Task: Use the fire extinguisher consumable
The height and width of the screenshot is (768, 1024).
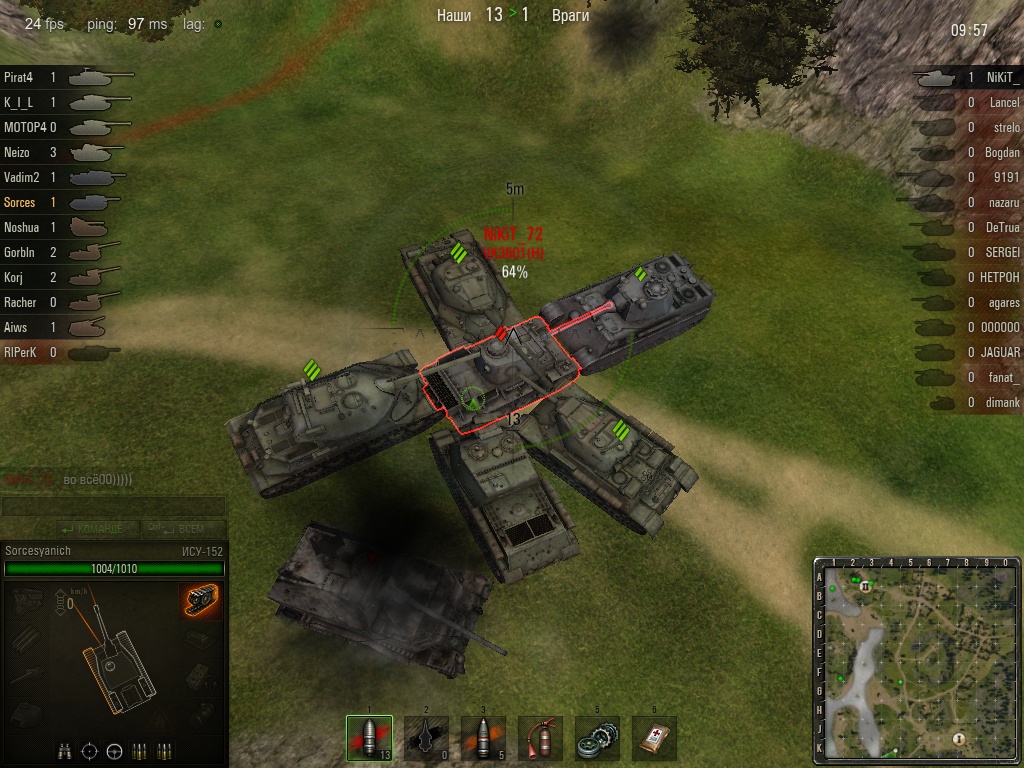Action: click(x=540, y=738)
